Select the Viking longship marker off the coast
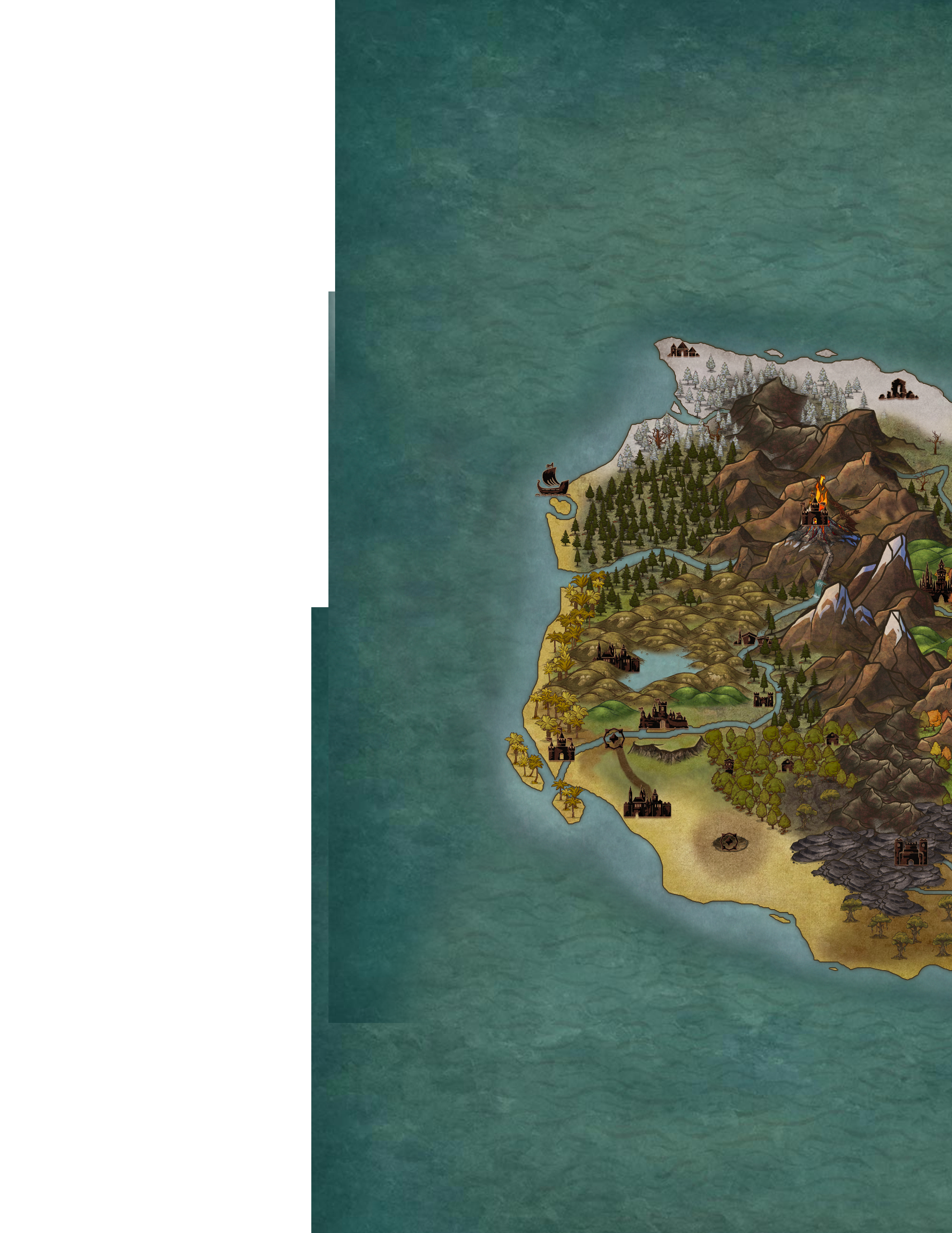 tap(552, 481)
